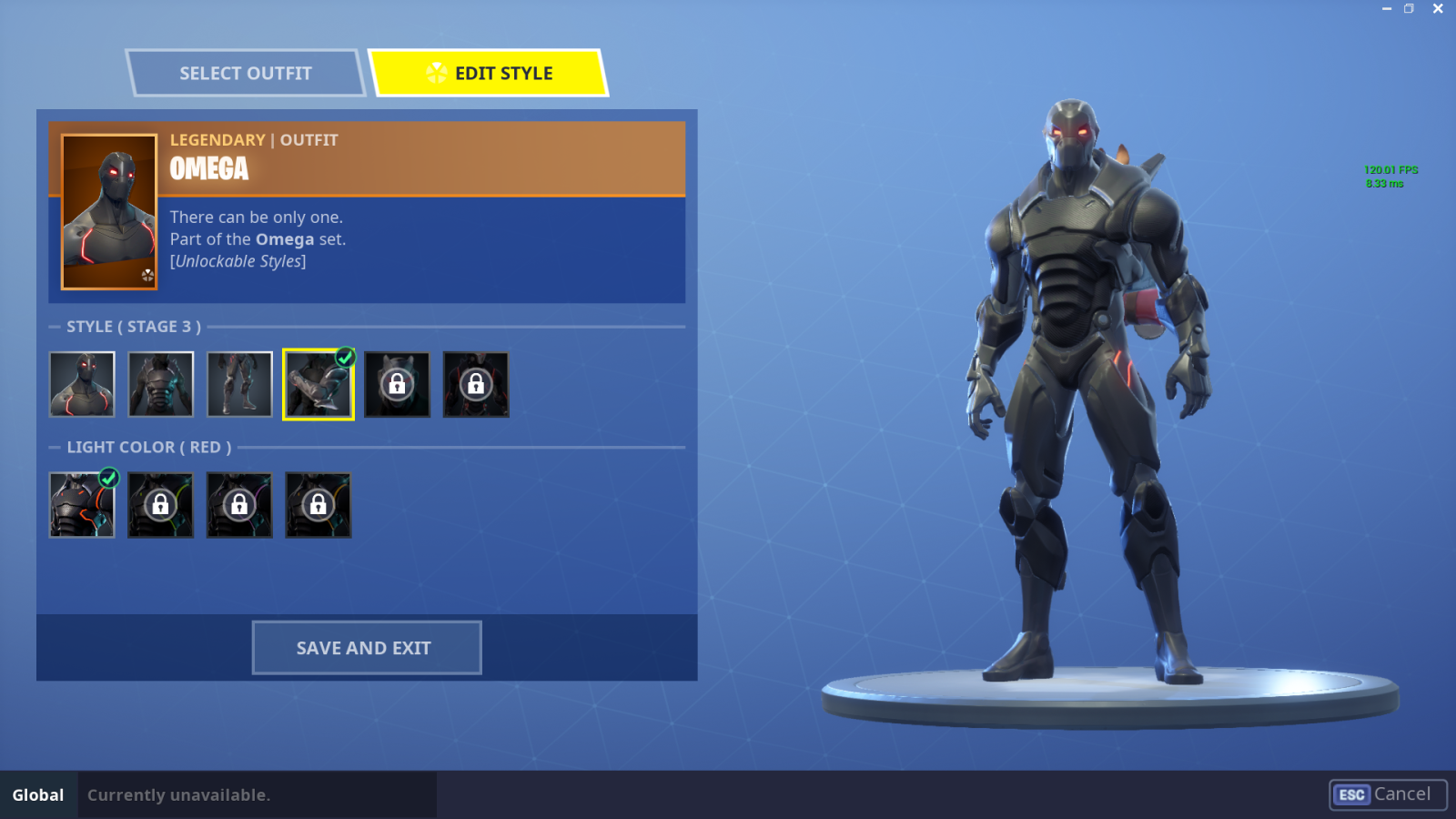The image size is (1456, 819).
Task: Toggle the selected red light color
Action: [80, 505]
